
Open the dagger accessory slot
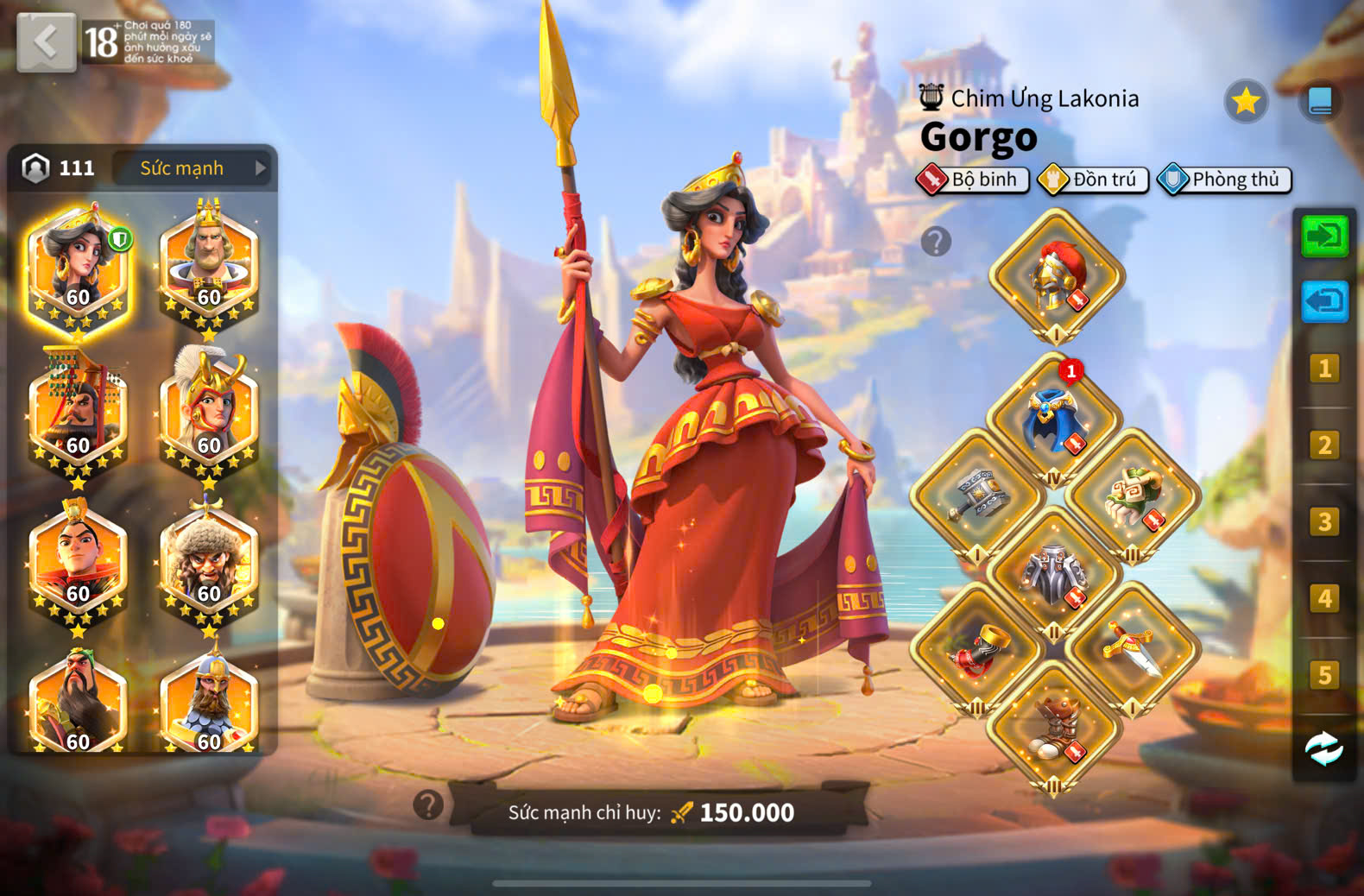coord(1133,651)
